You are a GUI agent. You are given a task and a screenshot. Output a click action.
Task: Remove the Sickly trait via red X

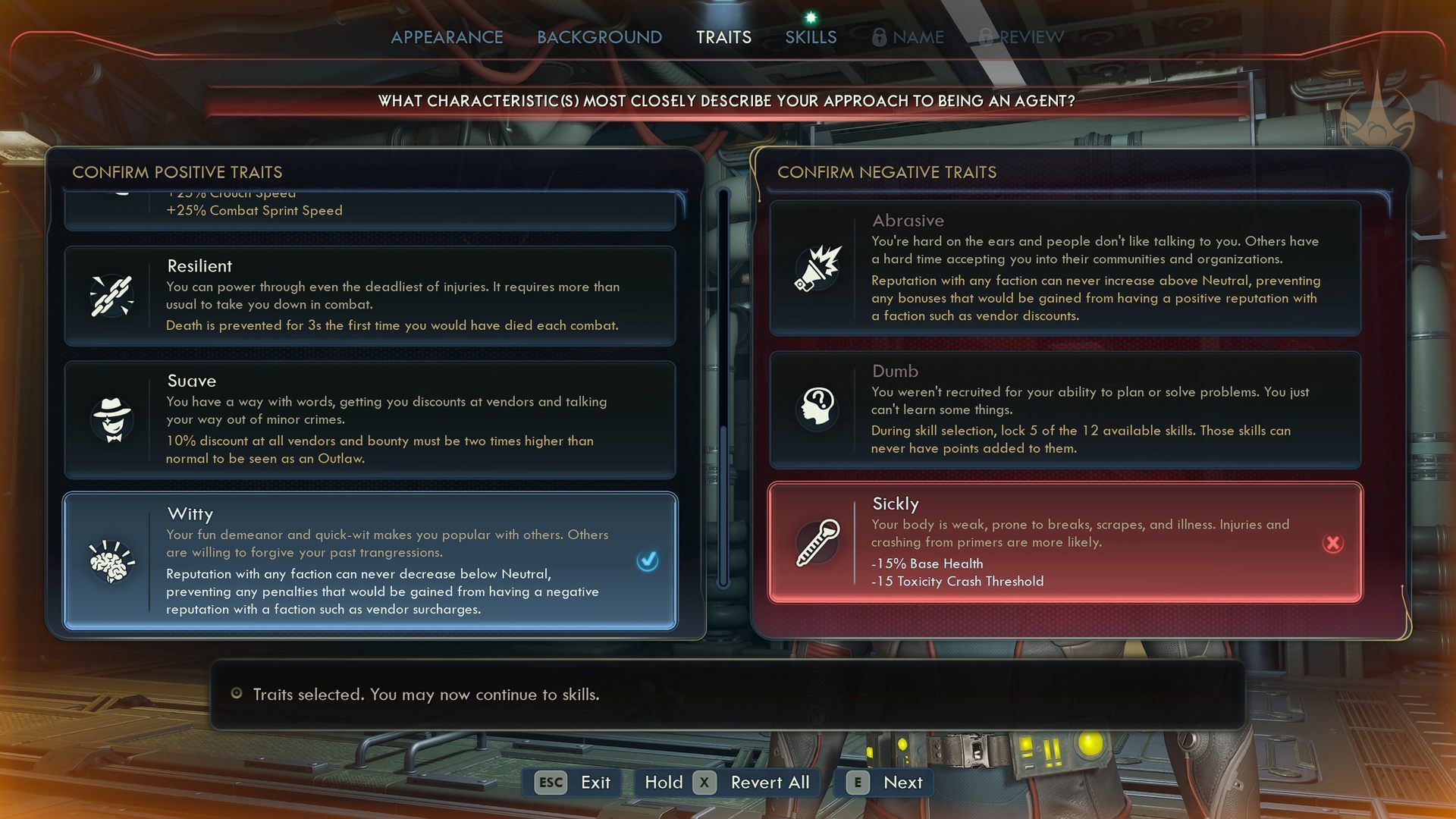point(1332,543)
